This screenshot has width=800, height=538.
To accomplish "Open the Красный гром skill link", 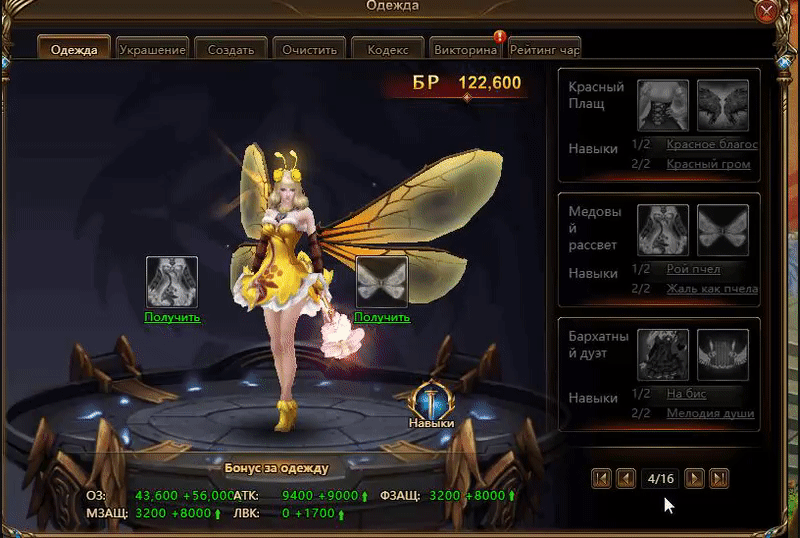I will 708,164.
